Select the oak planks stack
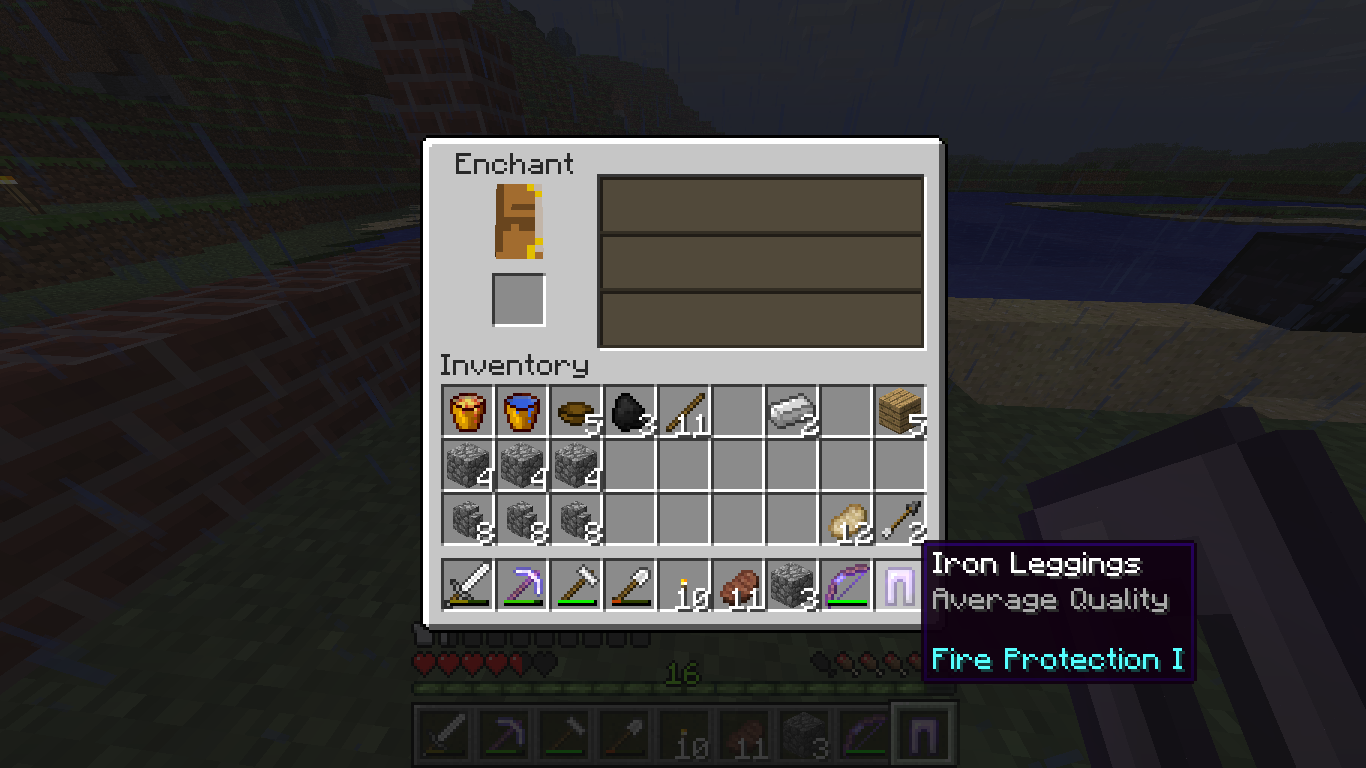Image resolution: width=1366 pixels, height=768 pixels. point(899,413)
